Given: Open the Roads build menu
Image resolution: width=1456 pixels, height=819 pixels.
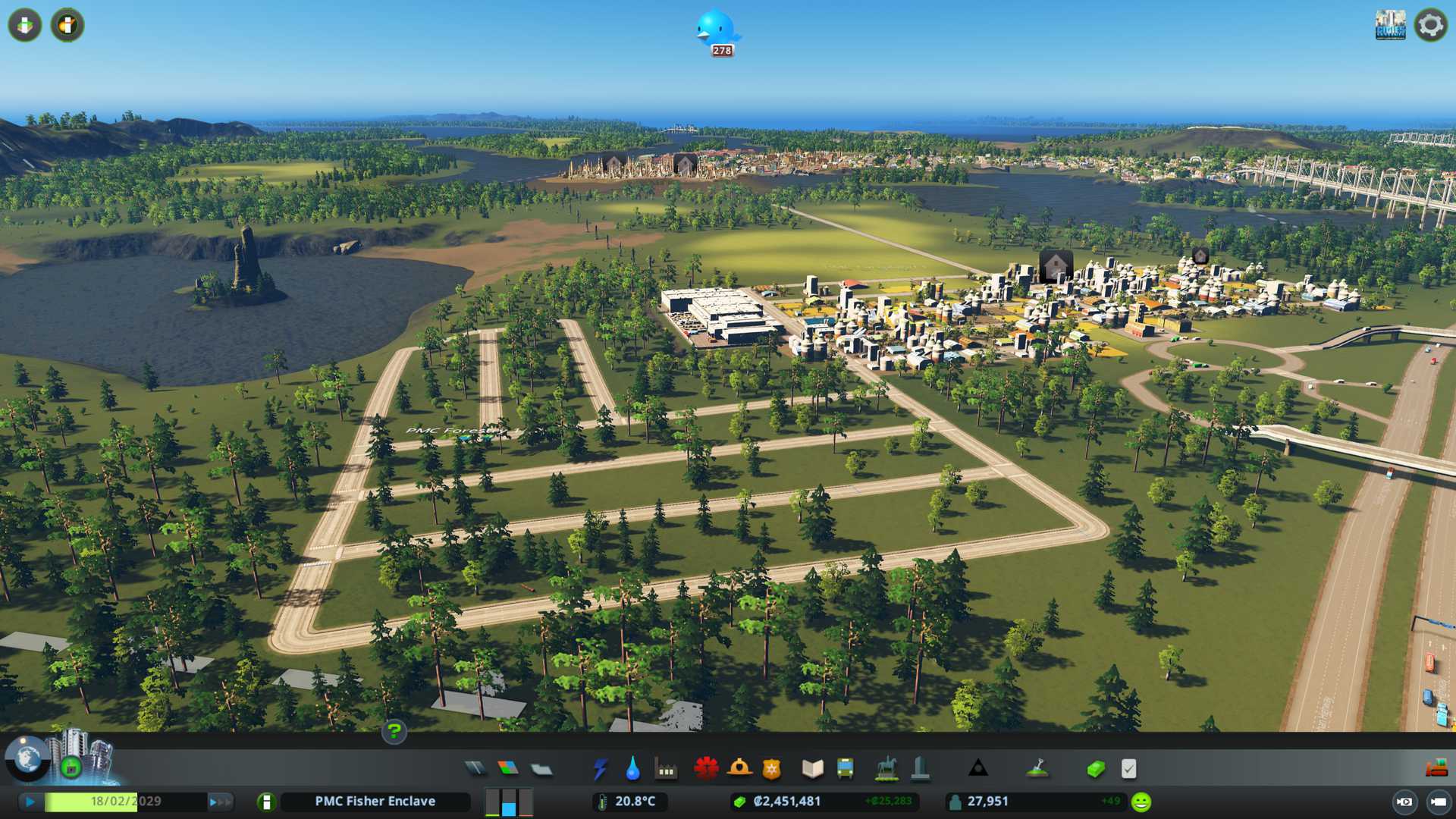Looking at the screenshot, I should click(475, 769).
